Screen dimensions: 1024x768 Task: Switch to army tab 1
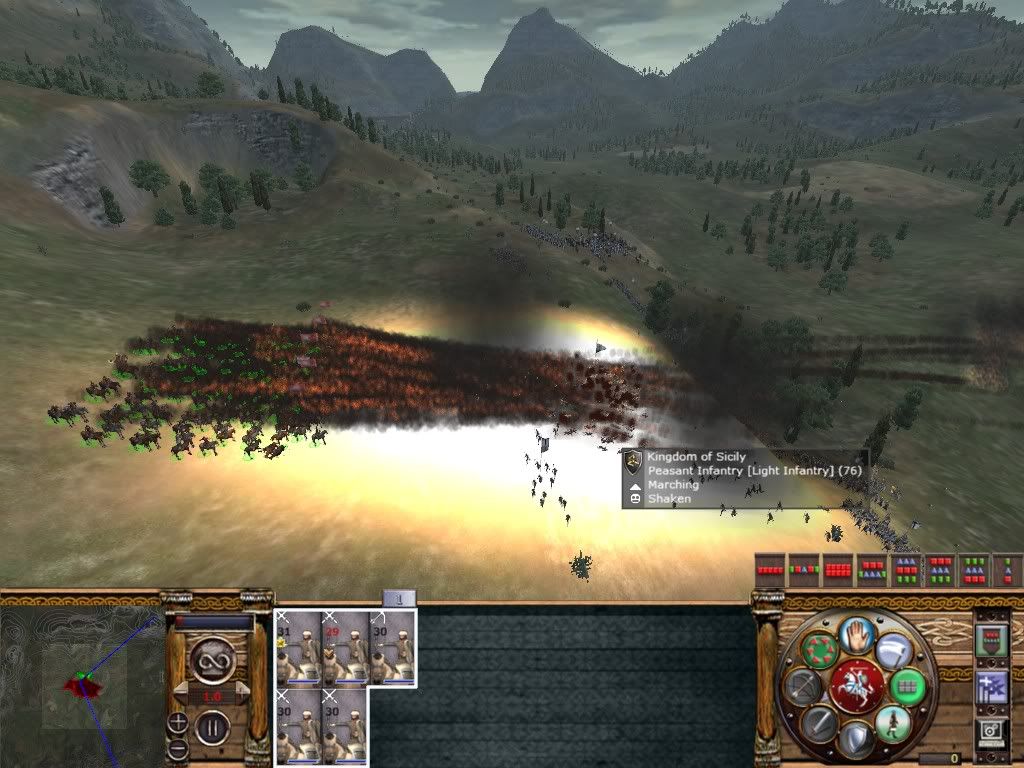(399, 599)
